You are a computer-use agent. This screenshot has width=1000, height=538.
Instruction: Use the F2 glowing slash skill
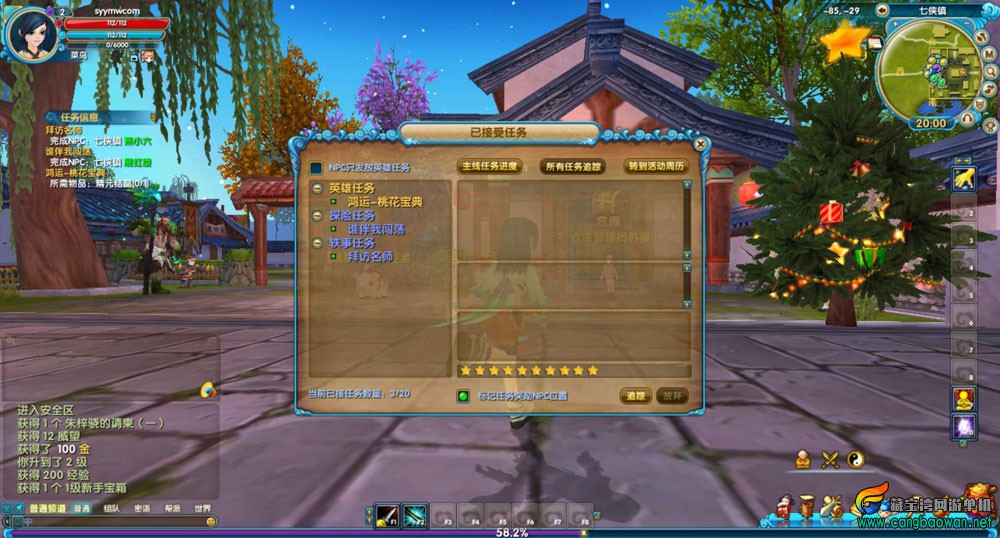[415, 516]
